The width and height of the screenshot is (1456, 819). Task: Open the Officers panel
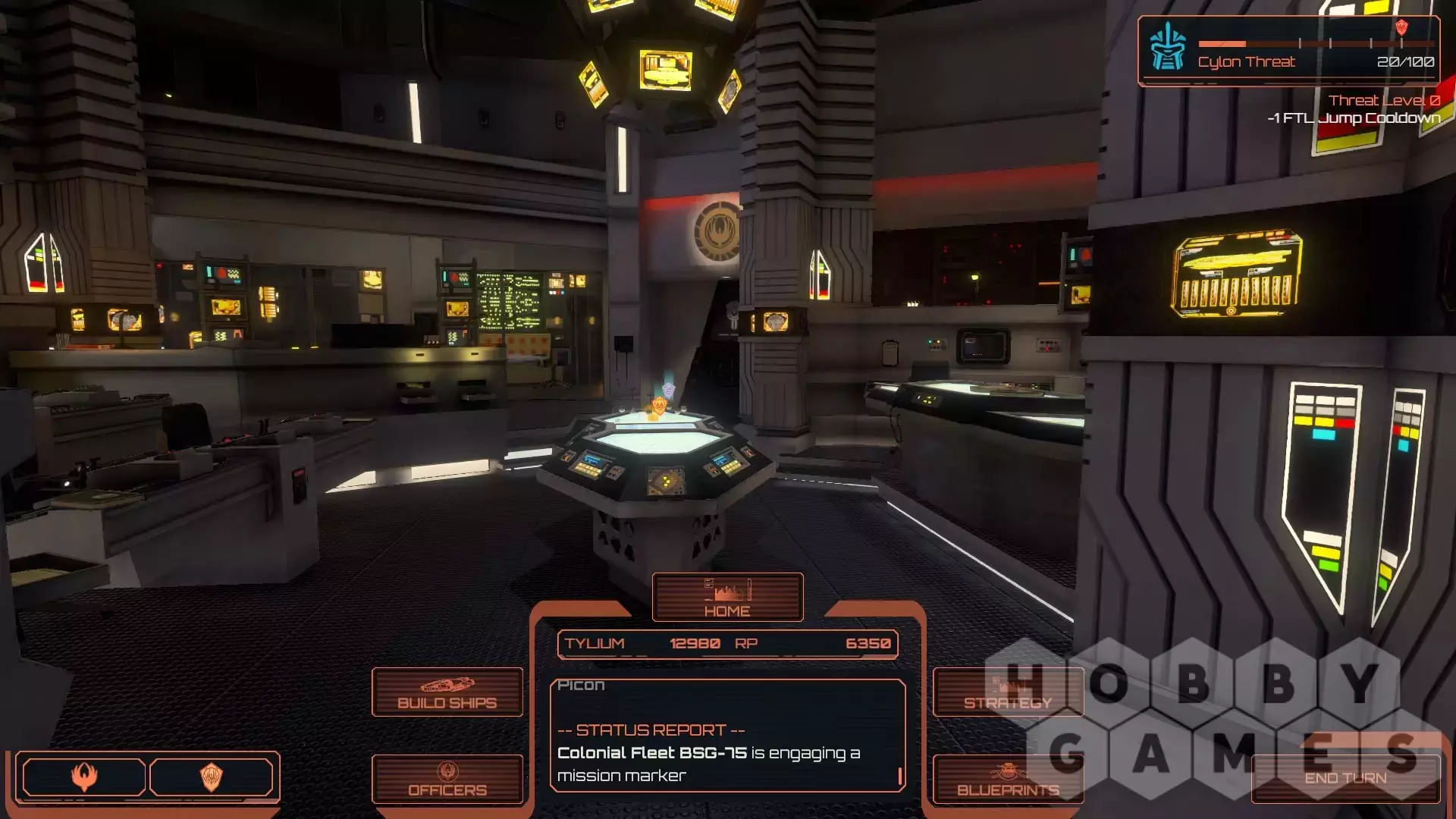click(447, 779)
